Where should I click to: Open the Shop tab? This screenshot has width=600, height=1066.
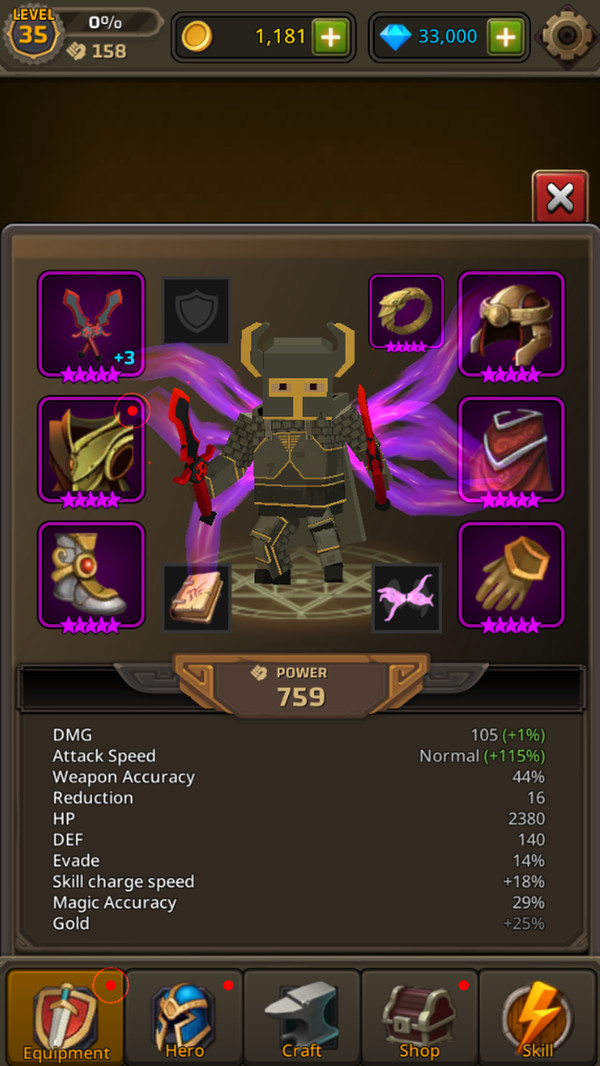point(419,1018)
